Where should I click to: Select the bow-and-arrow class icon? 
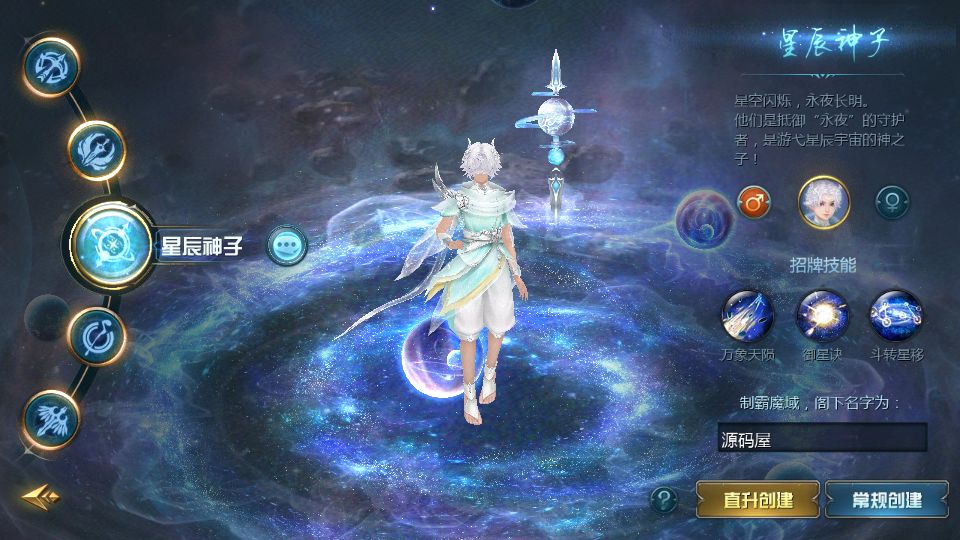coord(51,65)
